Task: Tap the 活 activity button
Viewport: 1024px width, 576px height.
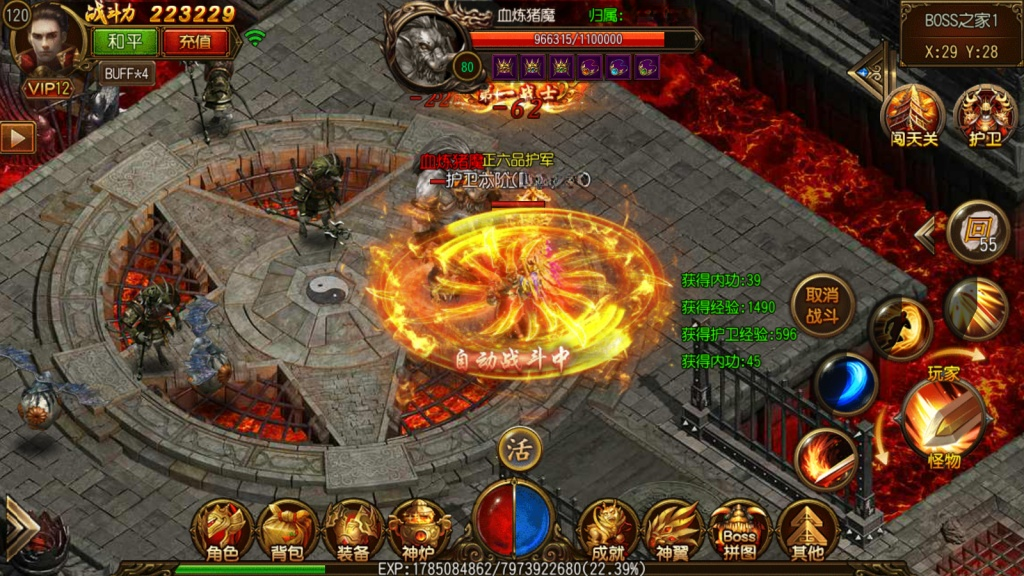Action: [519, 448]
